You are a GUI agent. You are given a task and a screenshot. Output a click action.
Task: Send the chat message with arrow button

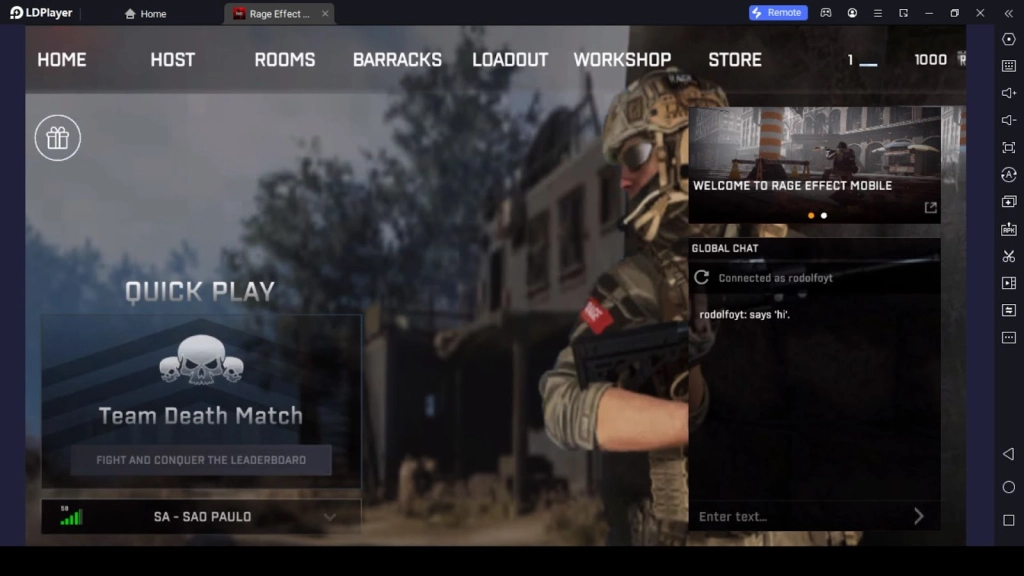(919, 516)
